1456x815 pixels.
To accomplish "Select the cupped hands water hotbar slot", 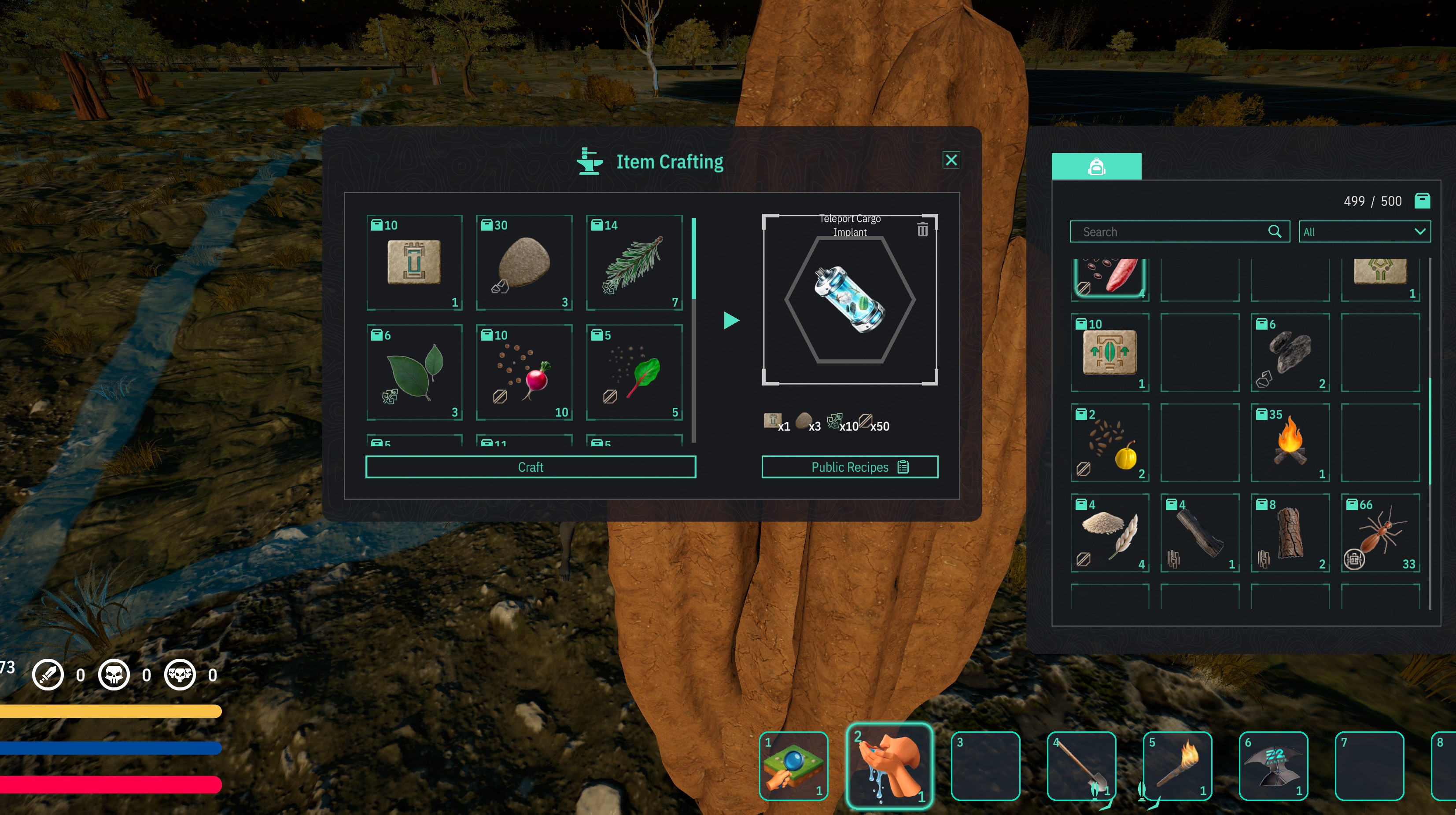I will (x=889, y=766).
